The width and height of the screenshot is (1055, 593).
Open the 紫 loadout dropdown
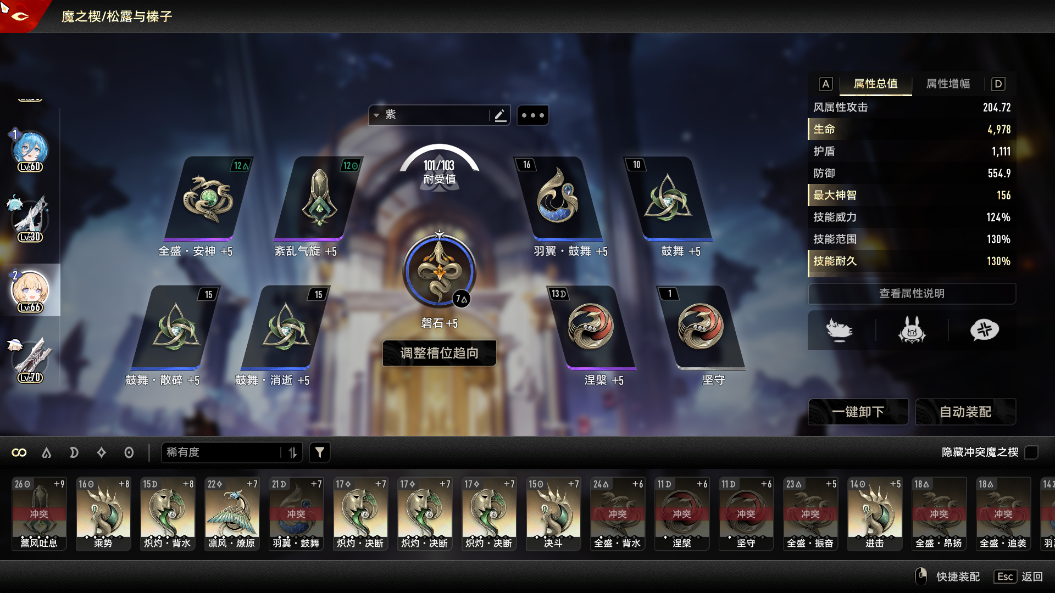tap(431, 115)
